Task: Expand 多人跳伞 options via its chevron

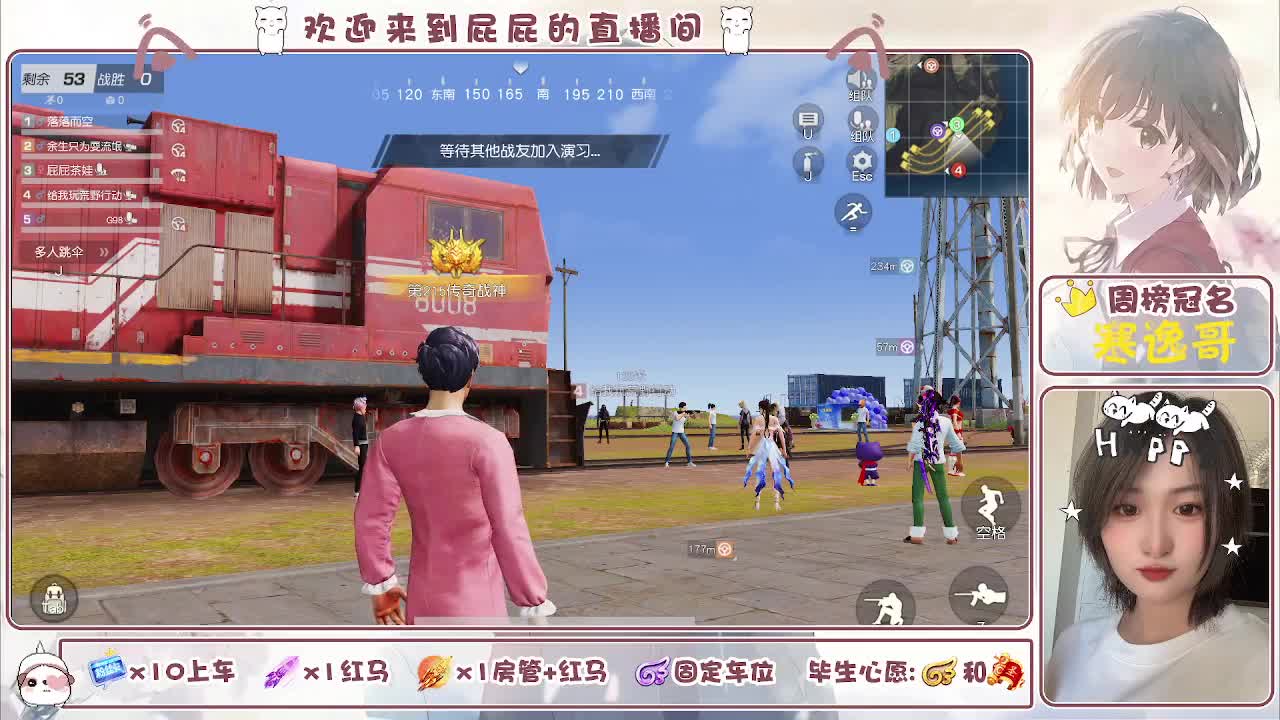Action: coord(103,253)
